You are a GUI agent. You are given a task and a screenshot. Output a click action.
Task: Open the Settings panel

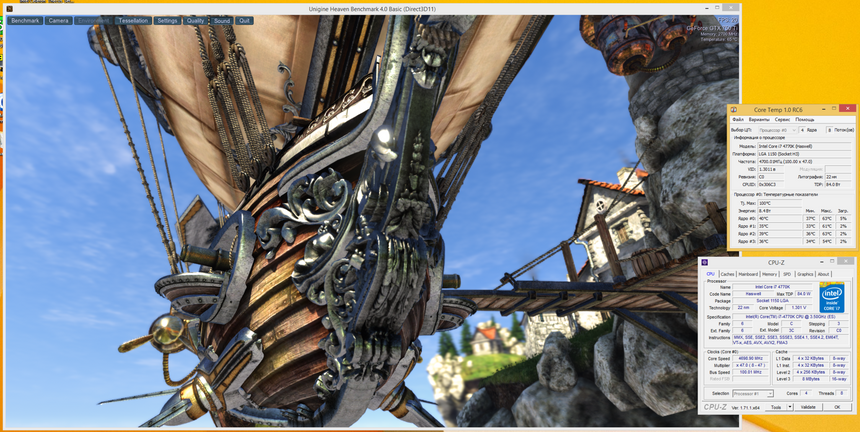click(x=167, y=20)
